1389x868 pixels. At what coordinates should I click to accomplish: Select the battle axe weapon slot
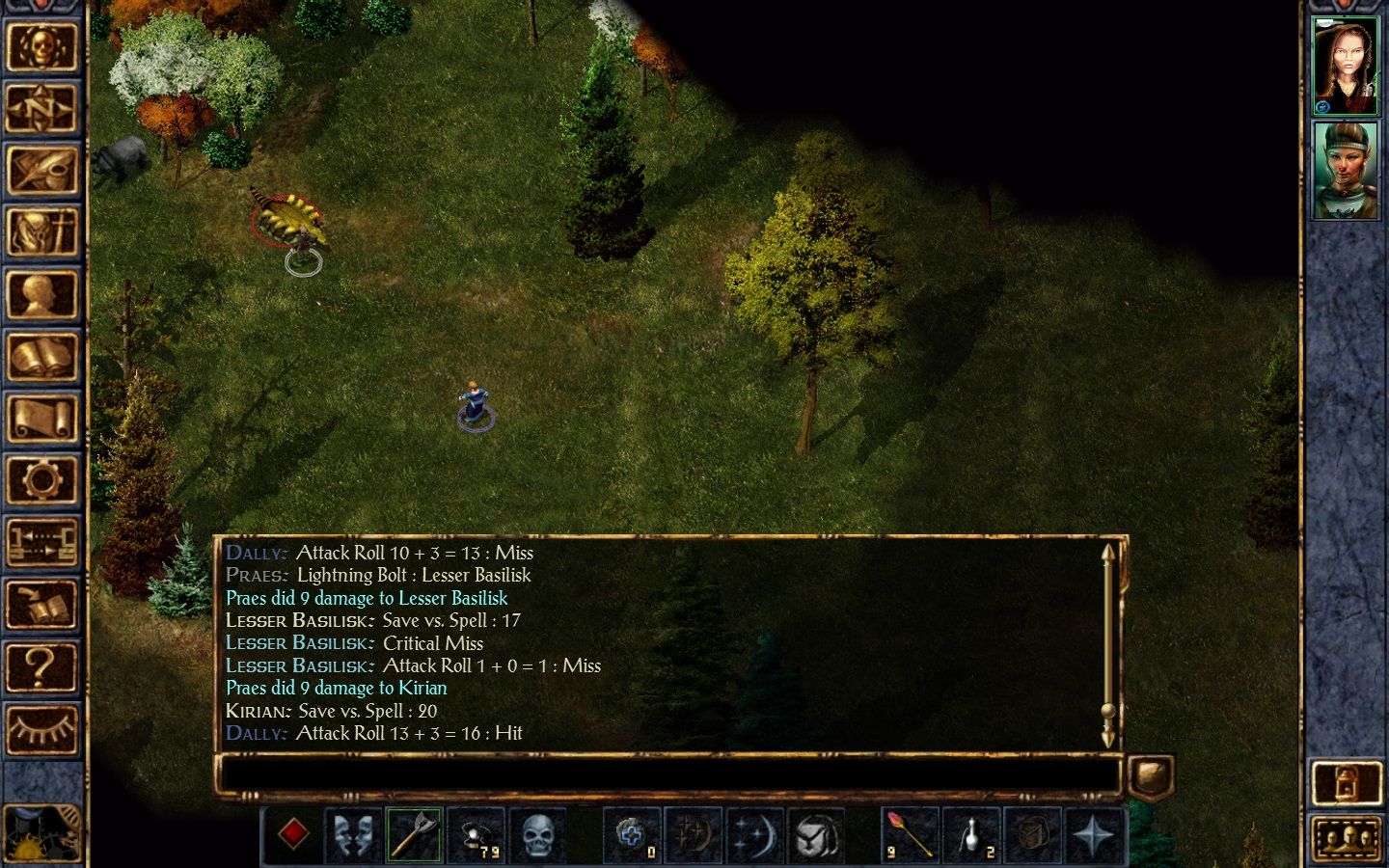(414, 835)
